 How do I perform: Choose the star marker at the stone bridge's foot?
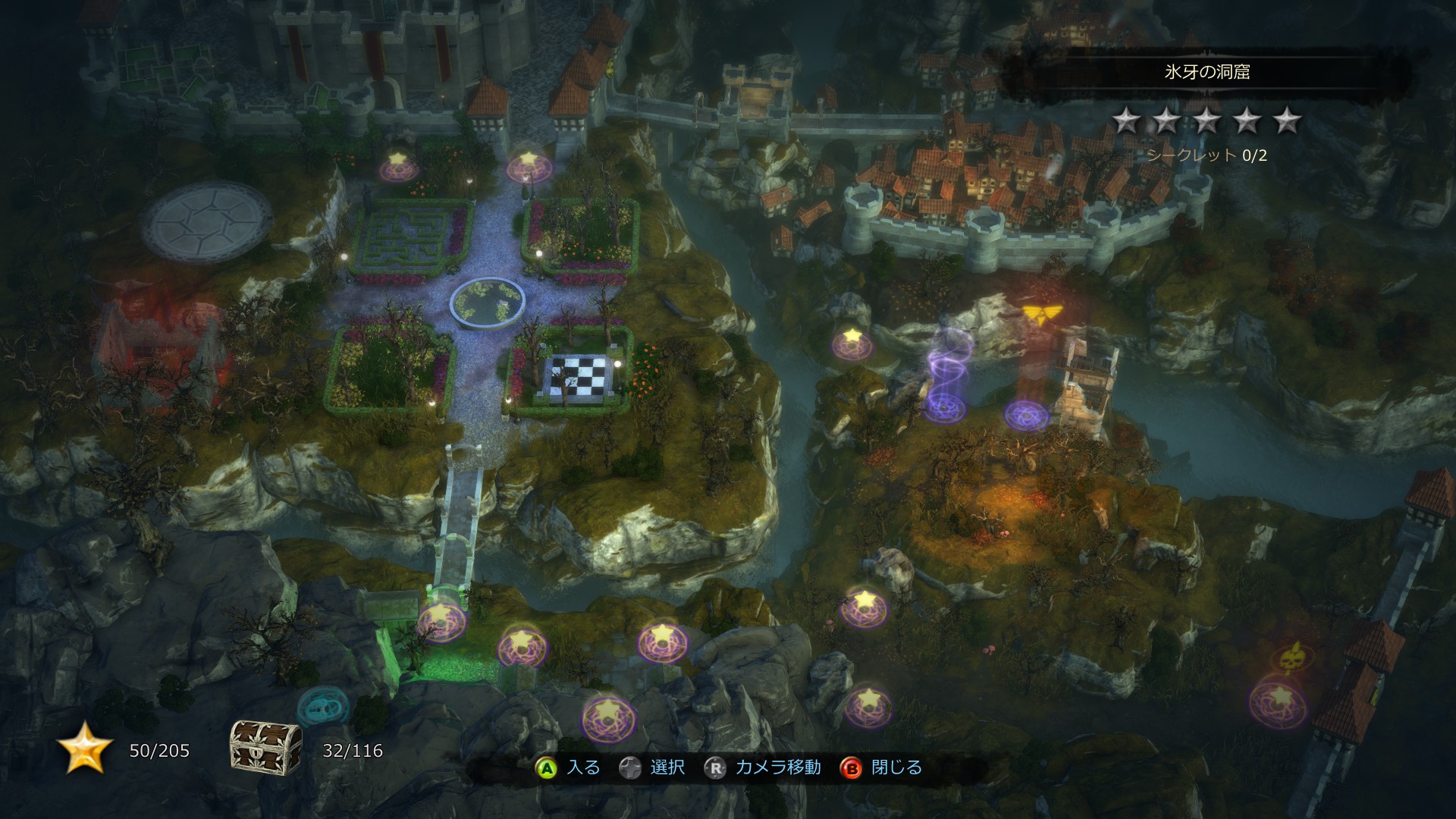tap(441, 620)
